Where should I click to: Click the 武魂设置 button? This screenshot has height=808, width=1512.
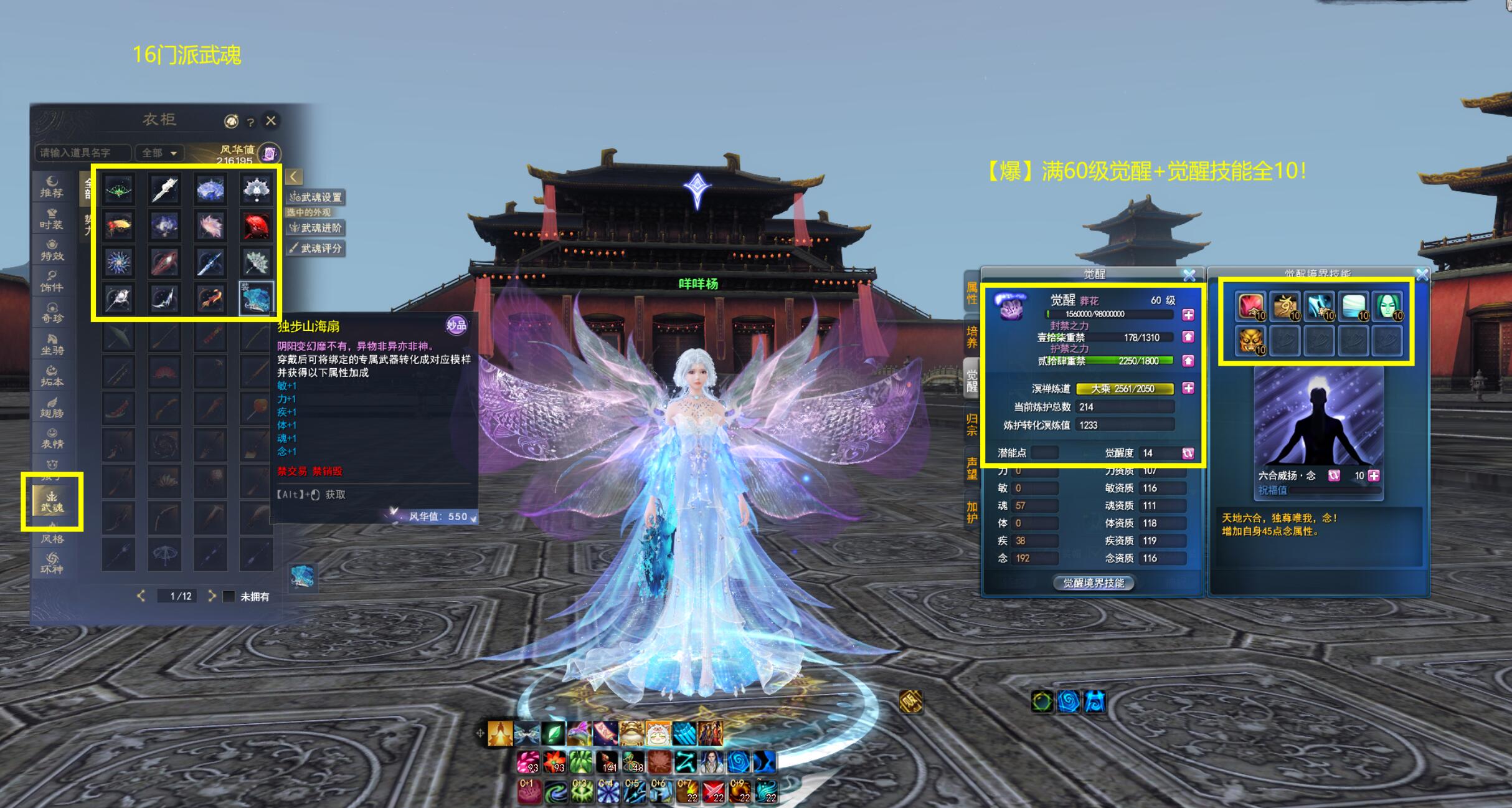[x=316, y=197]
